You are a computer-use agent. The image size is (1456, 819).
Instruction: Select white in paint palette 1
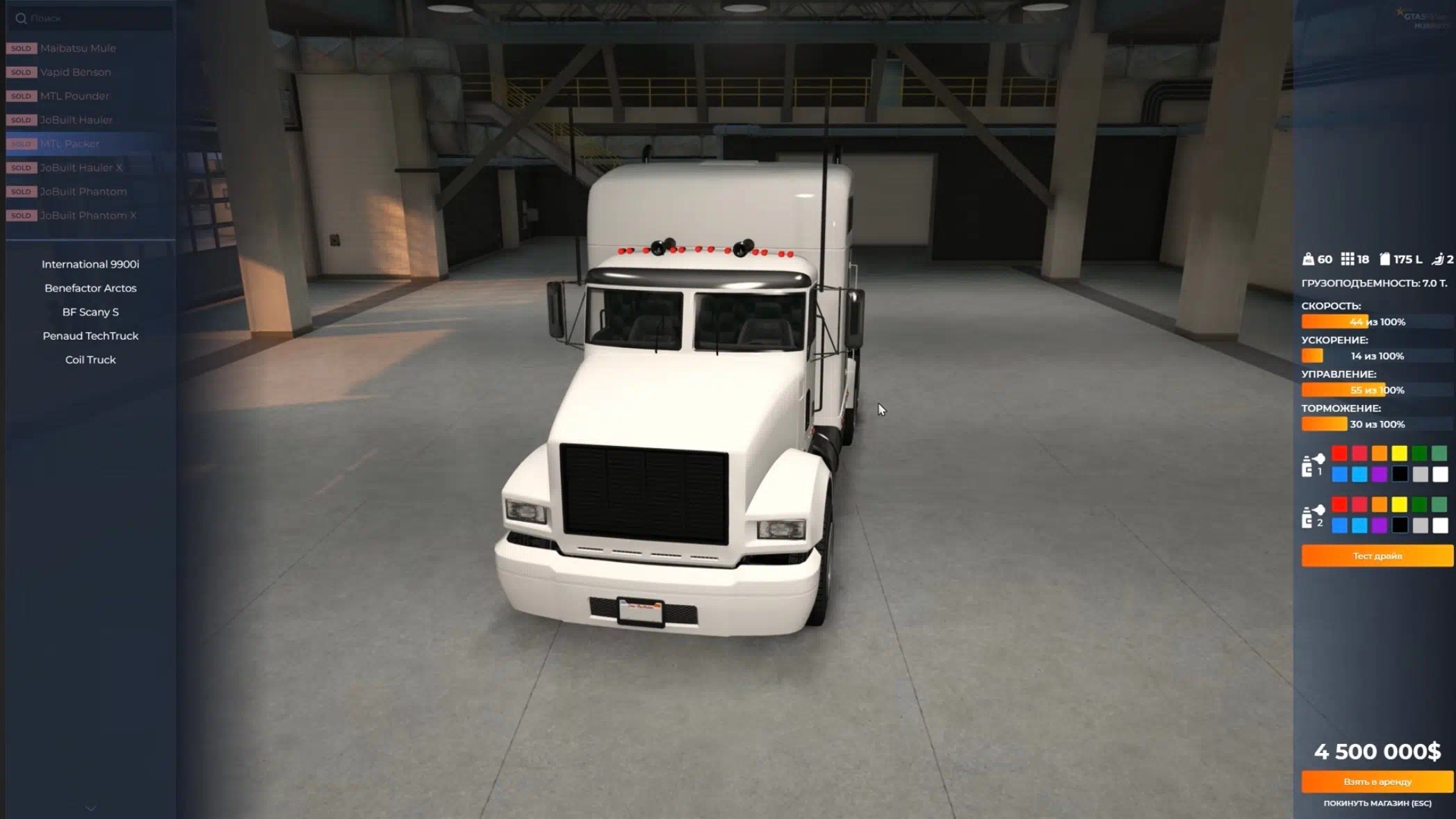point(1440,474)
